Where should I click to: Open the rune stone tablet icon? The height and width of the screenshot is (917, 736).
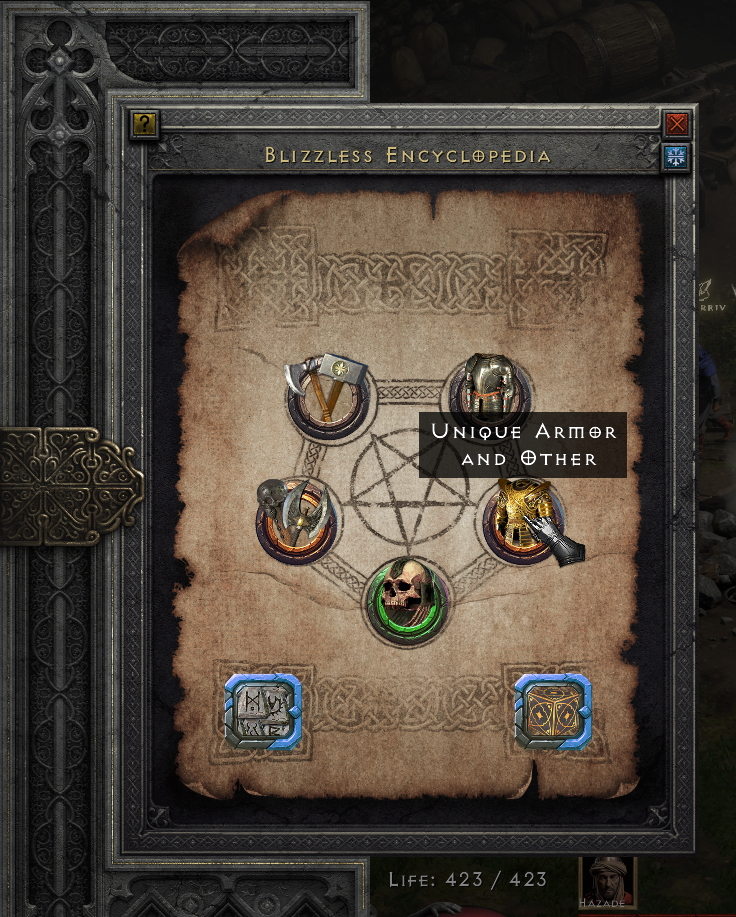262,712
